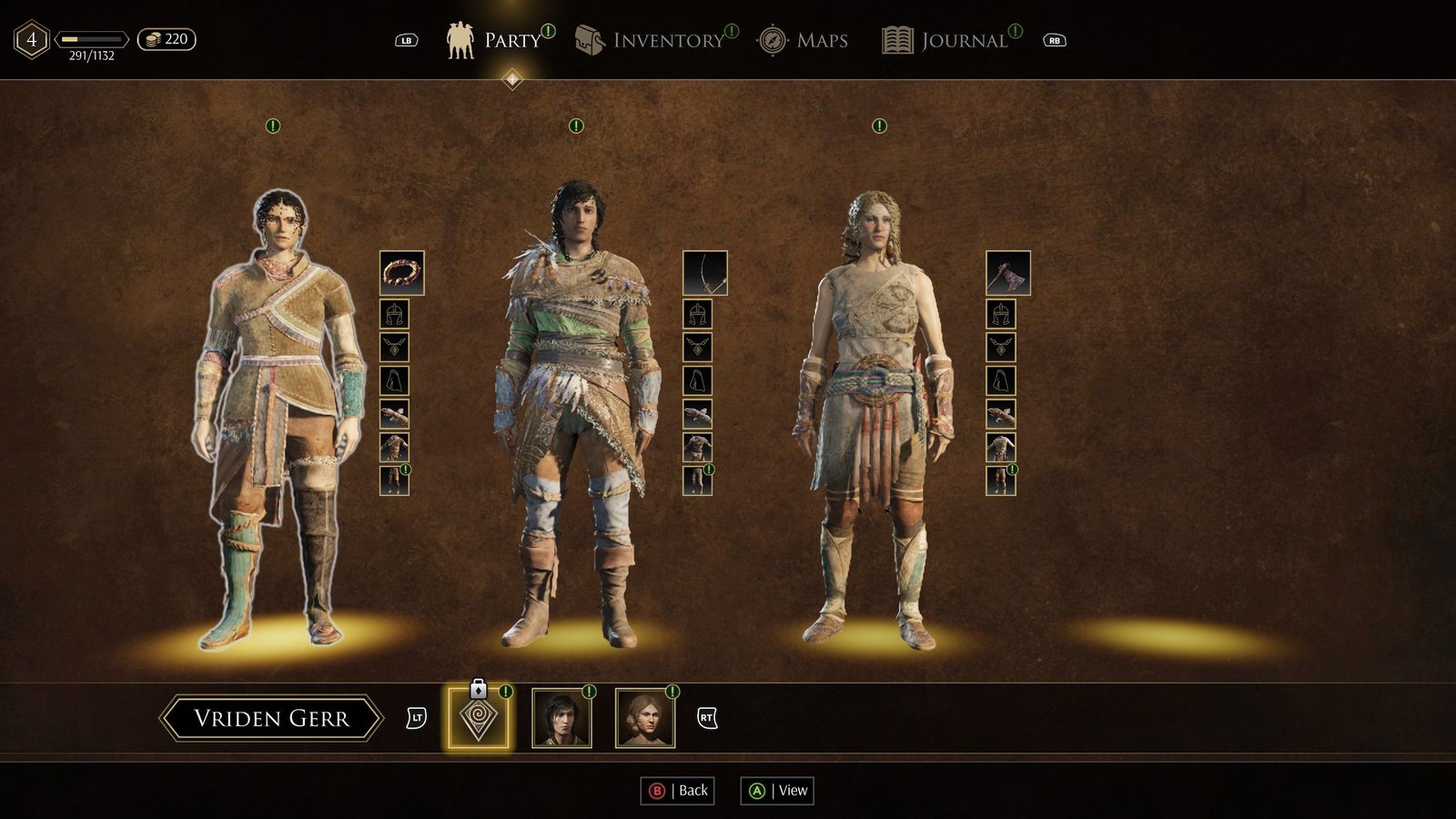Open the axe weapon slot
Image resolution: width=1456 pixels, height=819 pixels.
(1008, 273)
